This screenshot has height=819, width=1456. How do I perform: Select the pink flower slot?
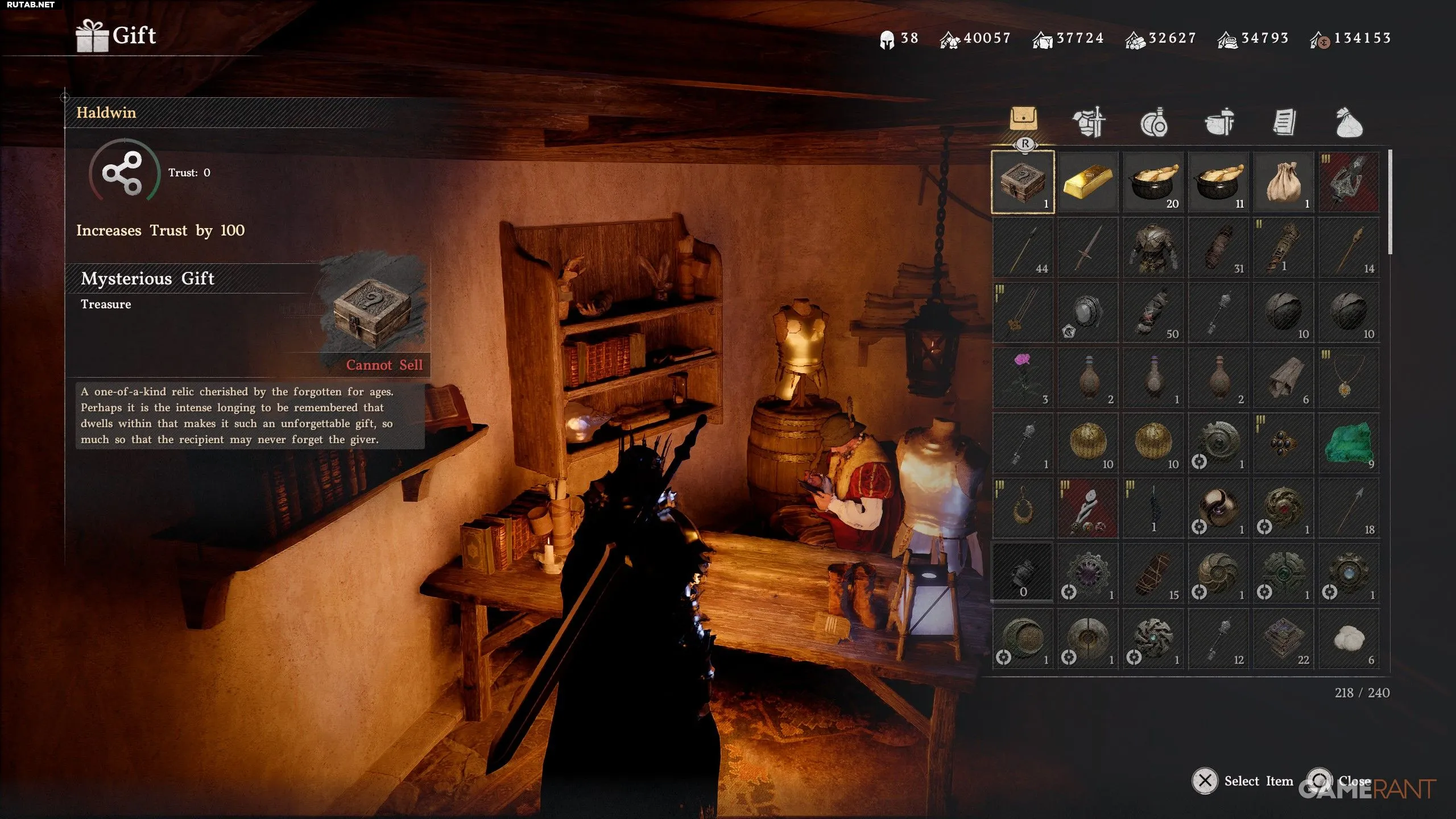[1023, 378]
